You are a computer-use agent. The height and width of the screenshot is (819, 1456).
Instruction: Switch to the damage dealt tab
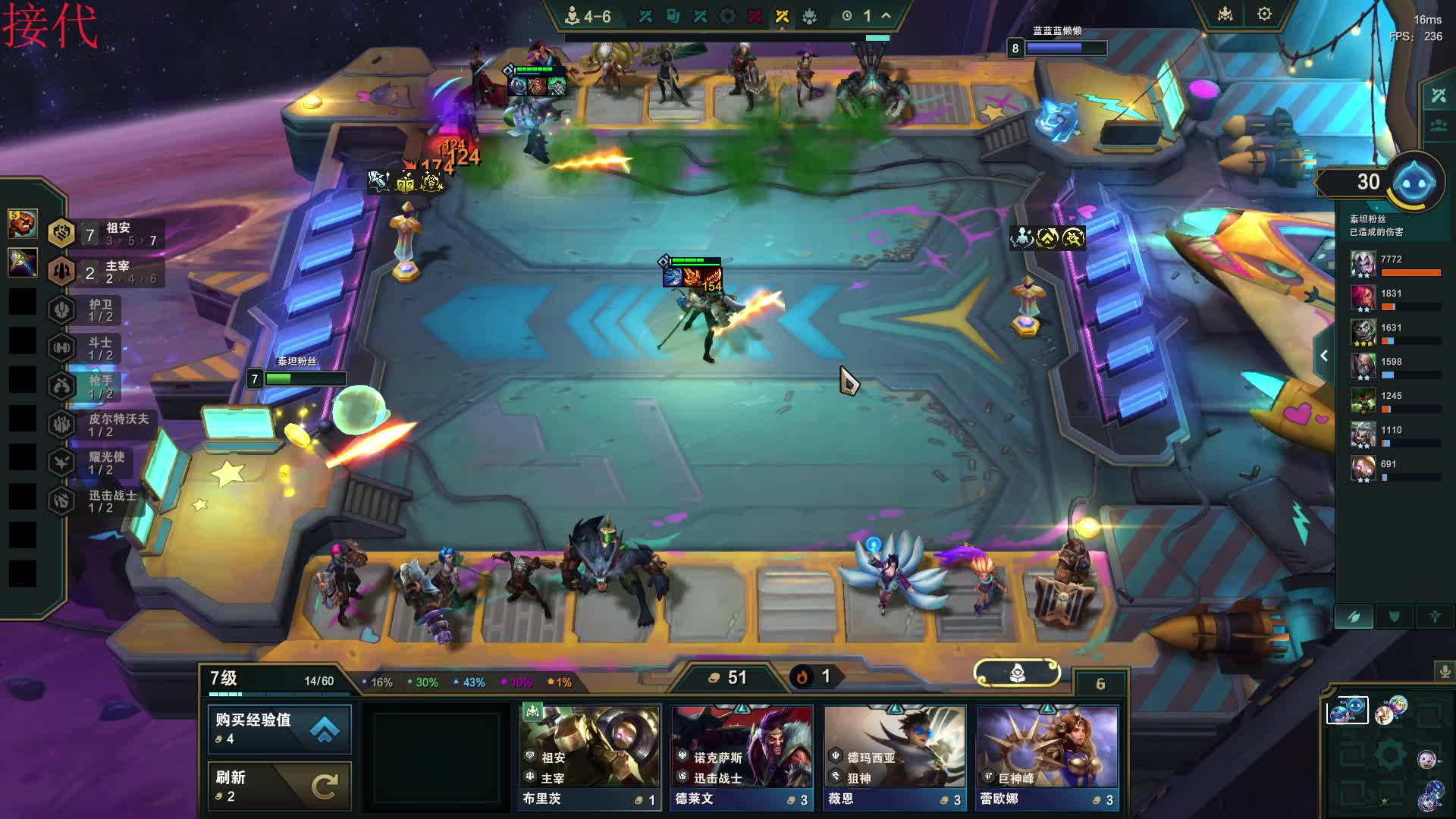pyautogui.click(x=1354, y=617)
